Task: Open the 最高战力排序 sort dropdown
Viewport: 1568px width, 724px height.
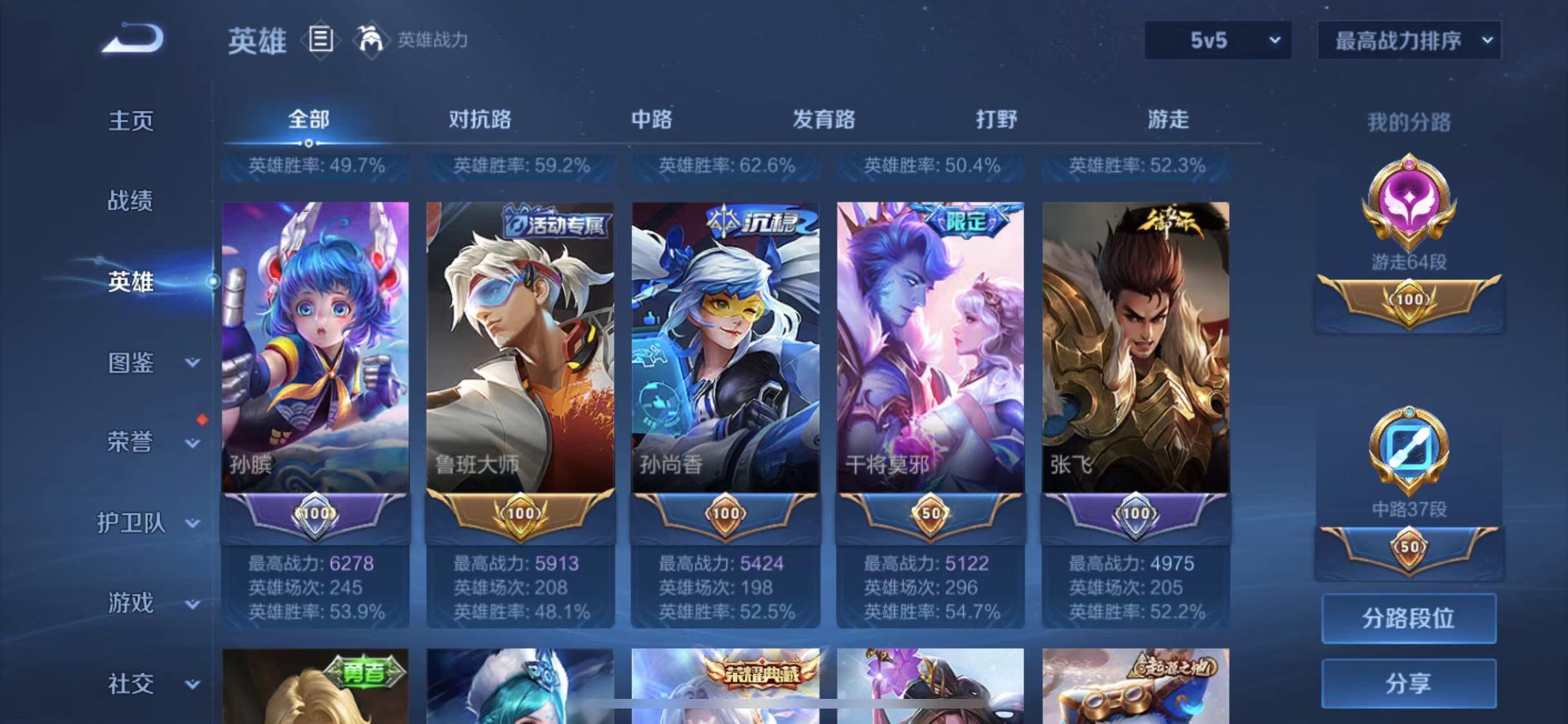Action: pos(1408,40)
